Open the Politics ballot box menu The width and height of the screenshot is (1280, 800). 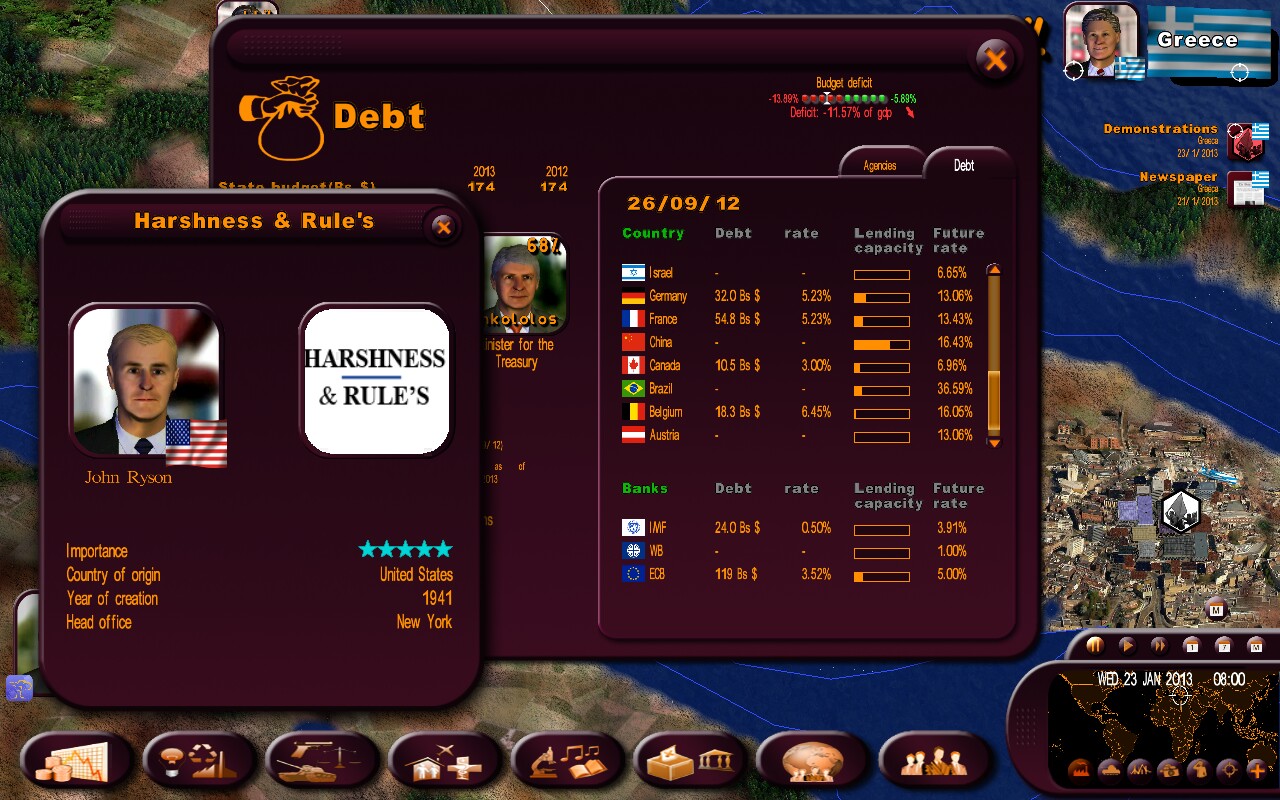pyautogui.click(x=690, y=762)
